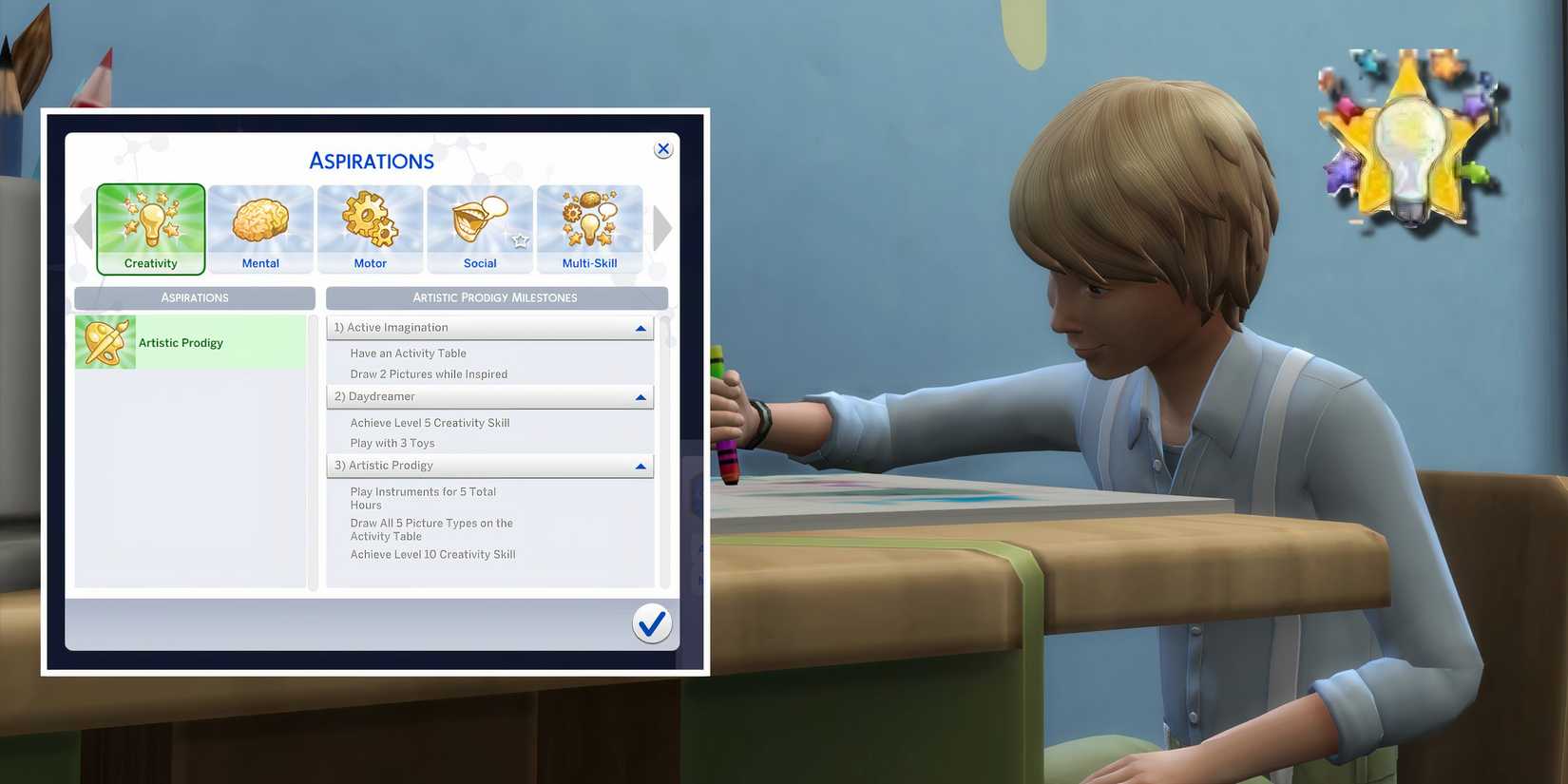Switch to the Aspirations list header
Image resolution: width=1568 pixels, height=784 pixels.
click(x=193, y=296)
